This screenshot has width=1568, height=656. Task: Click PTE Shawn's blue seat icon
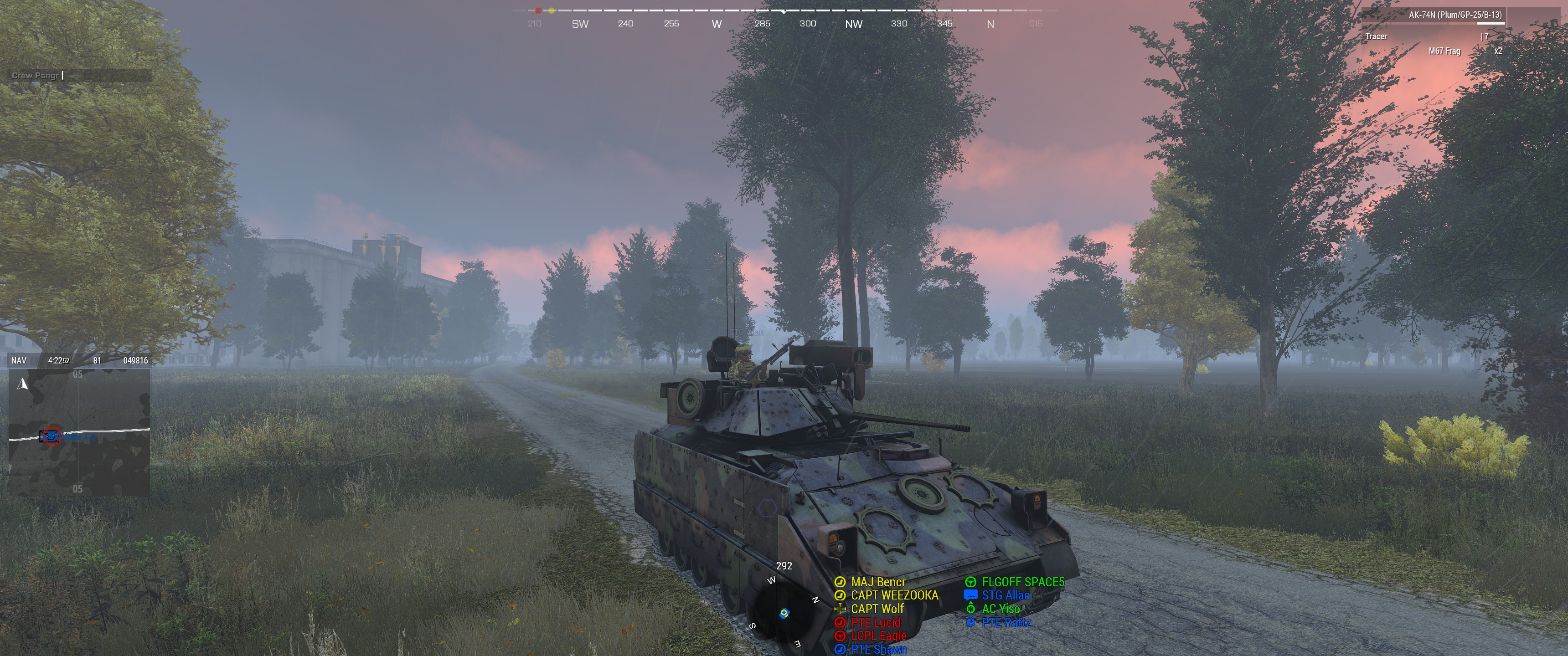tap(841, 649)
